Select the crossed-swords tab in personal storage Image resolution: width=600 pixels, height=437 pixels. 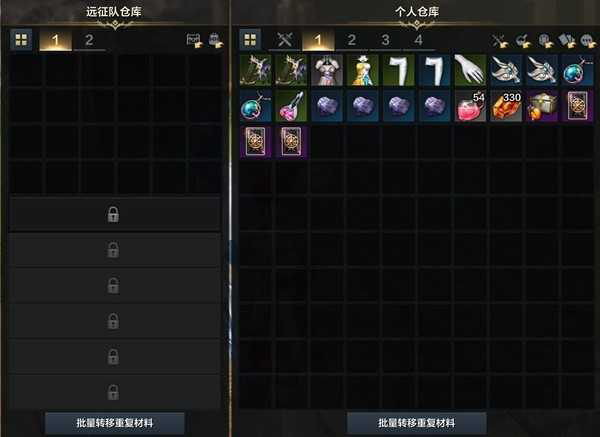[284, 41]
